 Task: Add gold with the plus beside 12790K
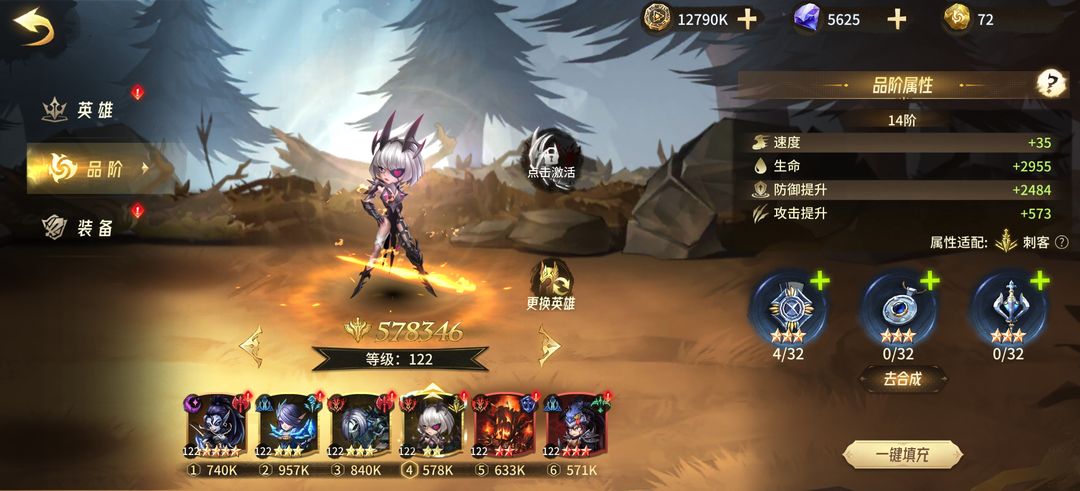pos(747,19)
